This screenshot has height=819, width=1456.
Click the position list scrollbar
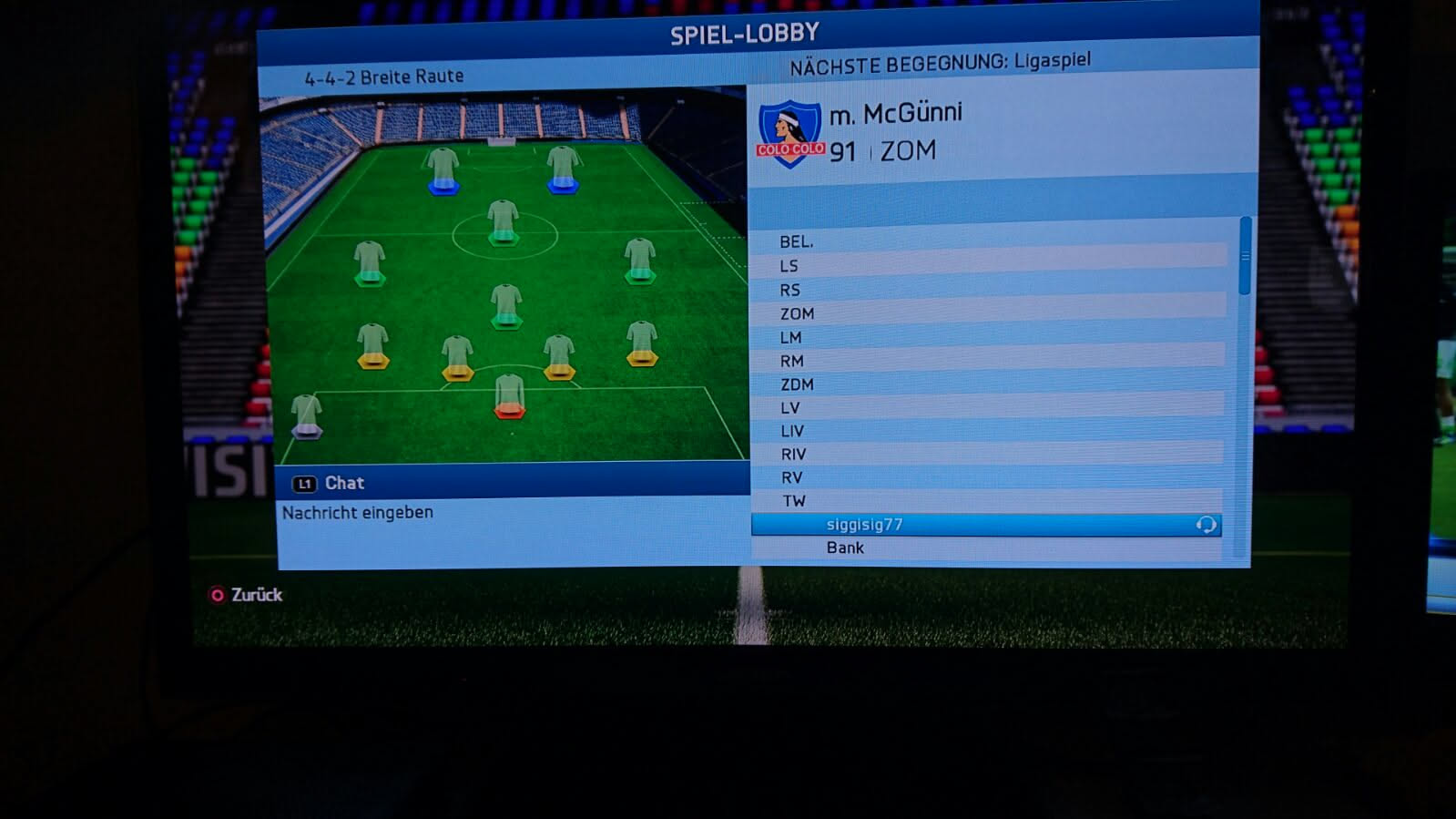(x=1245, y=257)
